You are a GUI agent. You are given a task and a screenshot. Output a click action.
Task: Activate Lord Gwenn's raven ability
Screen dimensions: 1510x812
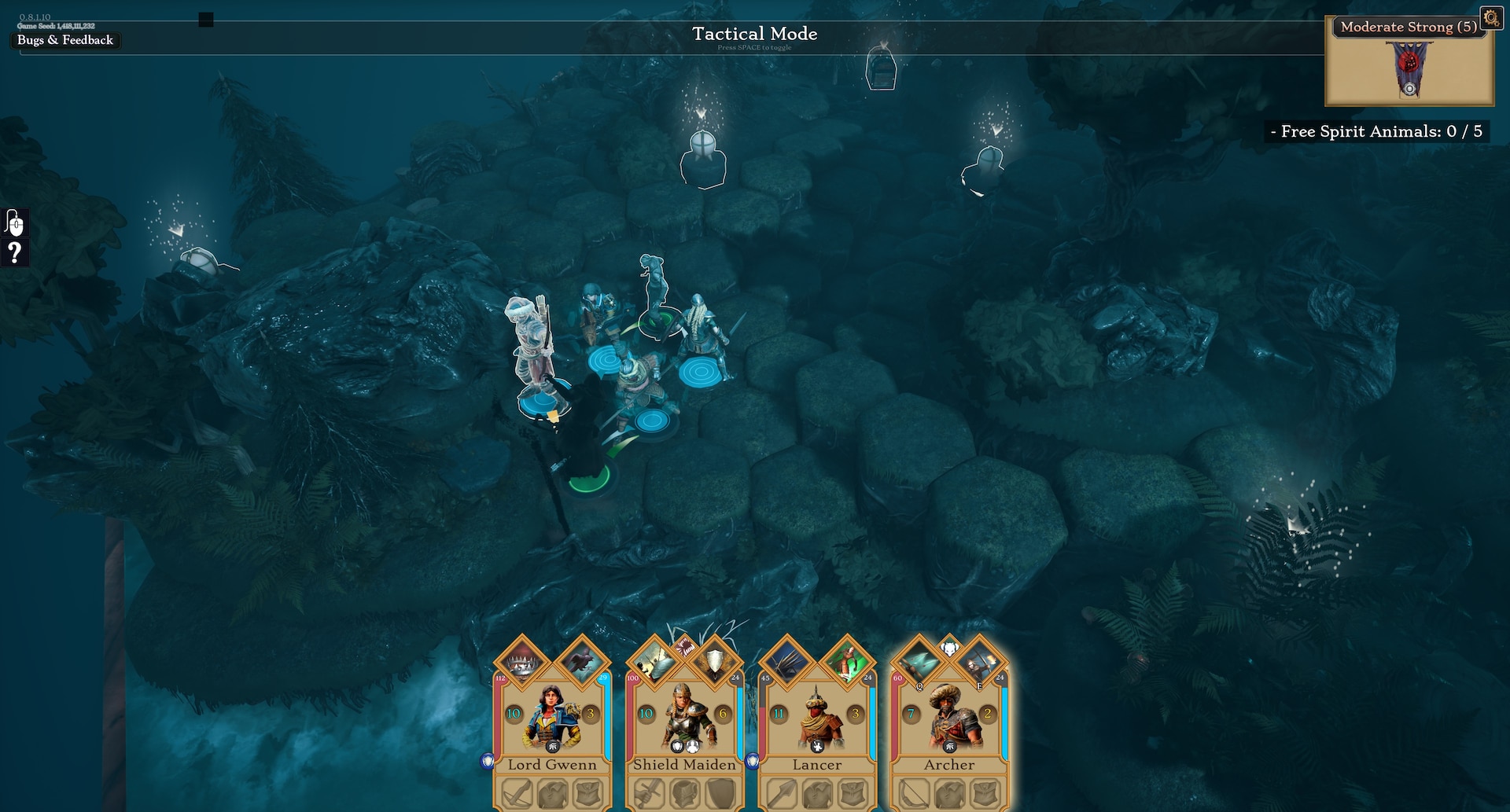[x=582, y=662]
